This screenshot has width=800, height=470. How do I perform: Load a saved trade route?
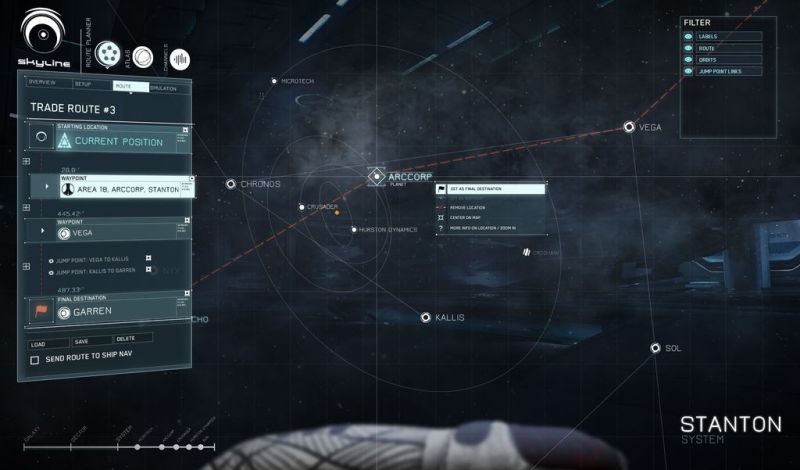(39, 342)
